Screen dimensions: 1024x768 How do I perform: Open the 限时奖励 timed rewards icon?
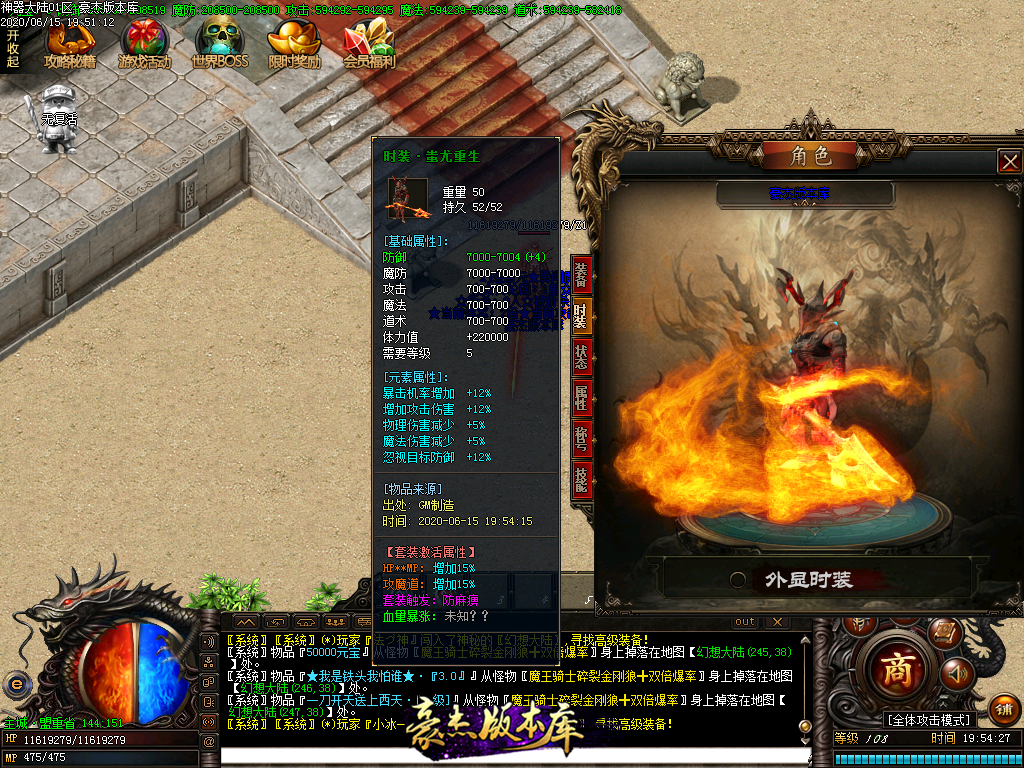click(294, 44)
